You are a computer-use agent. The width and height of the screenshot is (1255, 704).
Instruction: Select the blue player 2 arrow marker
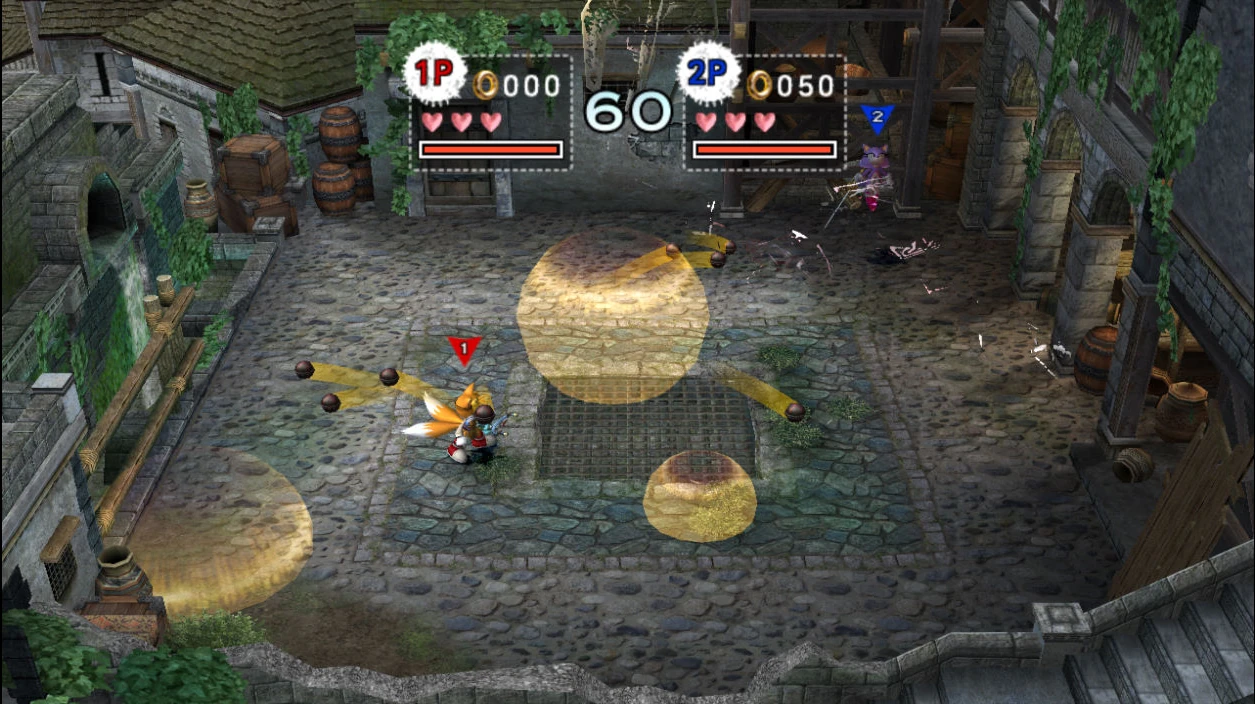pyautogui.click(x=877, y=119)
